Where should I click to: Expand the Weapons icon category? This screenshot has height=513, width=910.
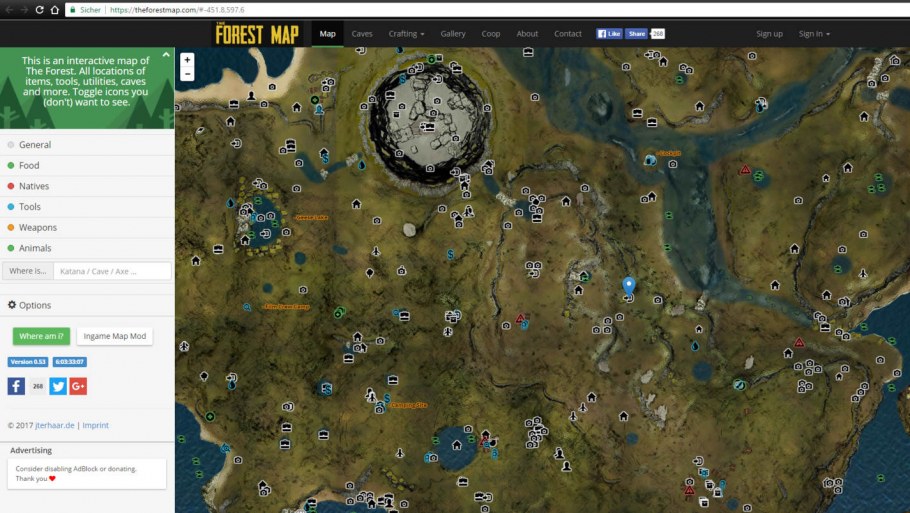[x=38, y=228]
